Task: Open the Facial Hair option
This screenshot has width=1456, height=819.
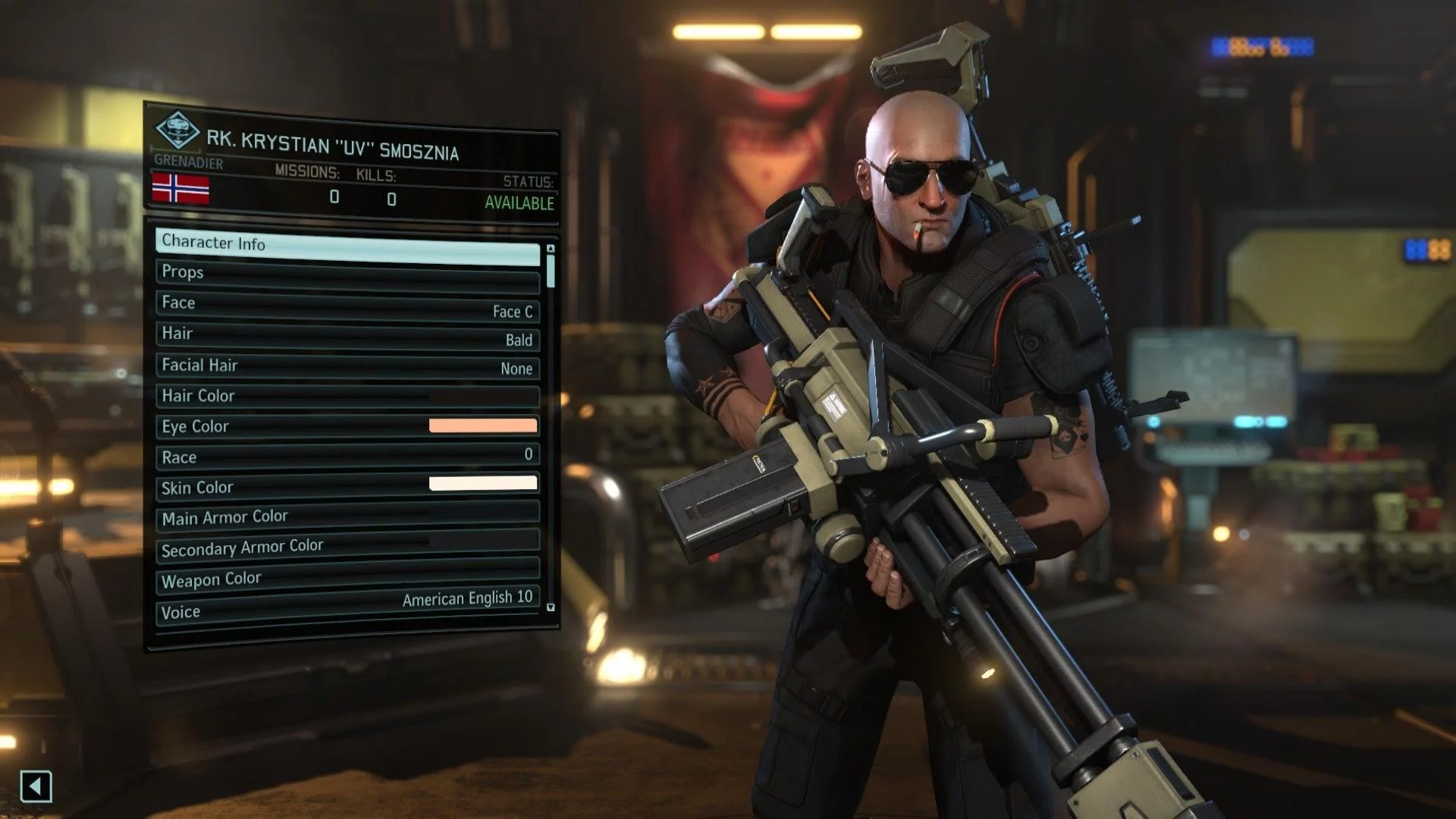Action: [x=347, y=366]
